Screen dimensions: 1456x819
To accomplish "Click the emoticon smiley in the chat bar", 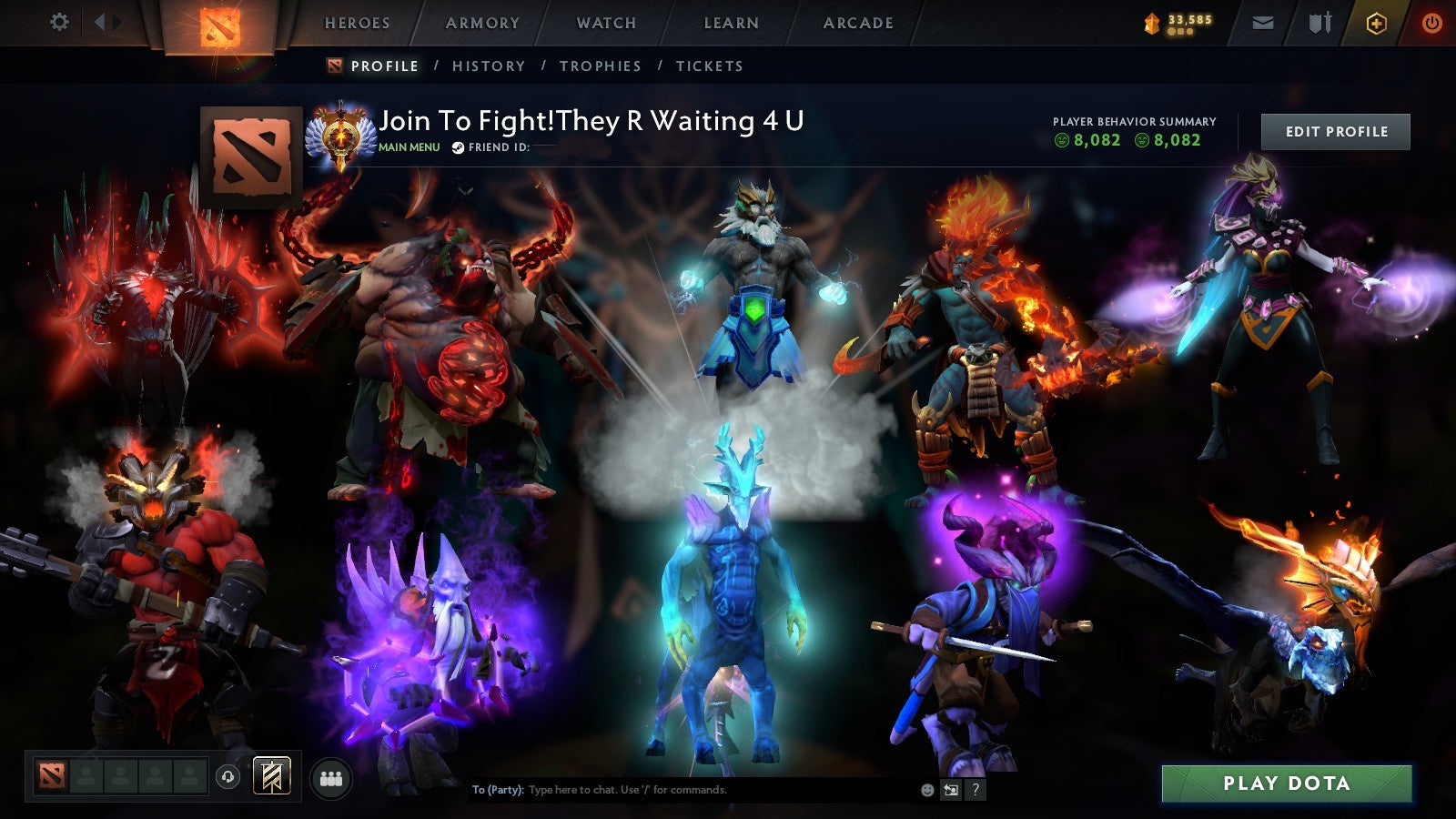I will [927, 791].
